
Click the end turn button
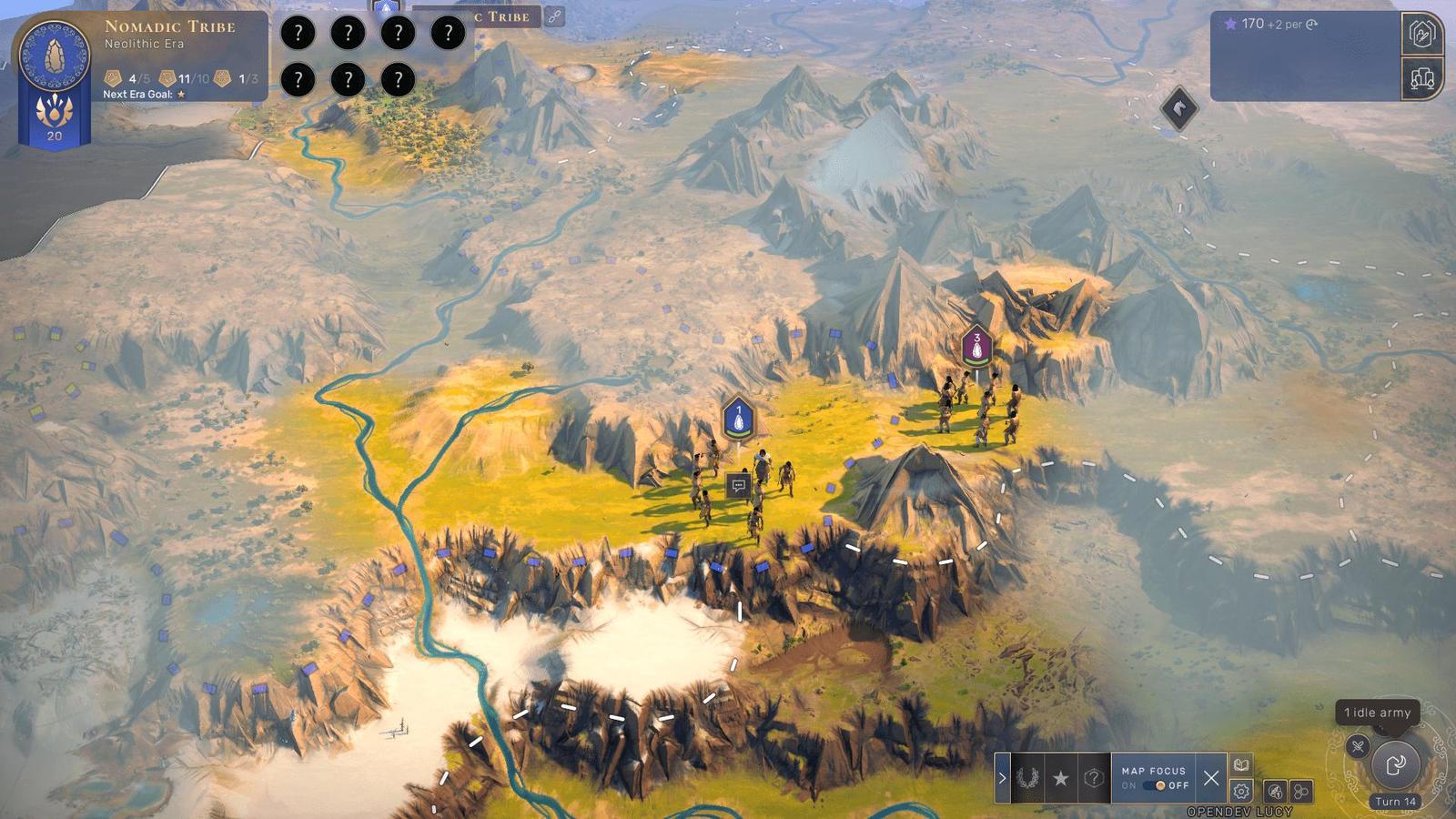(1395, 764)
